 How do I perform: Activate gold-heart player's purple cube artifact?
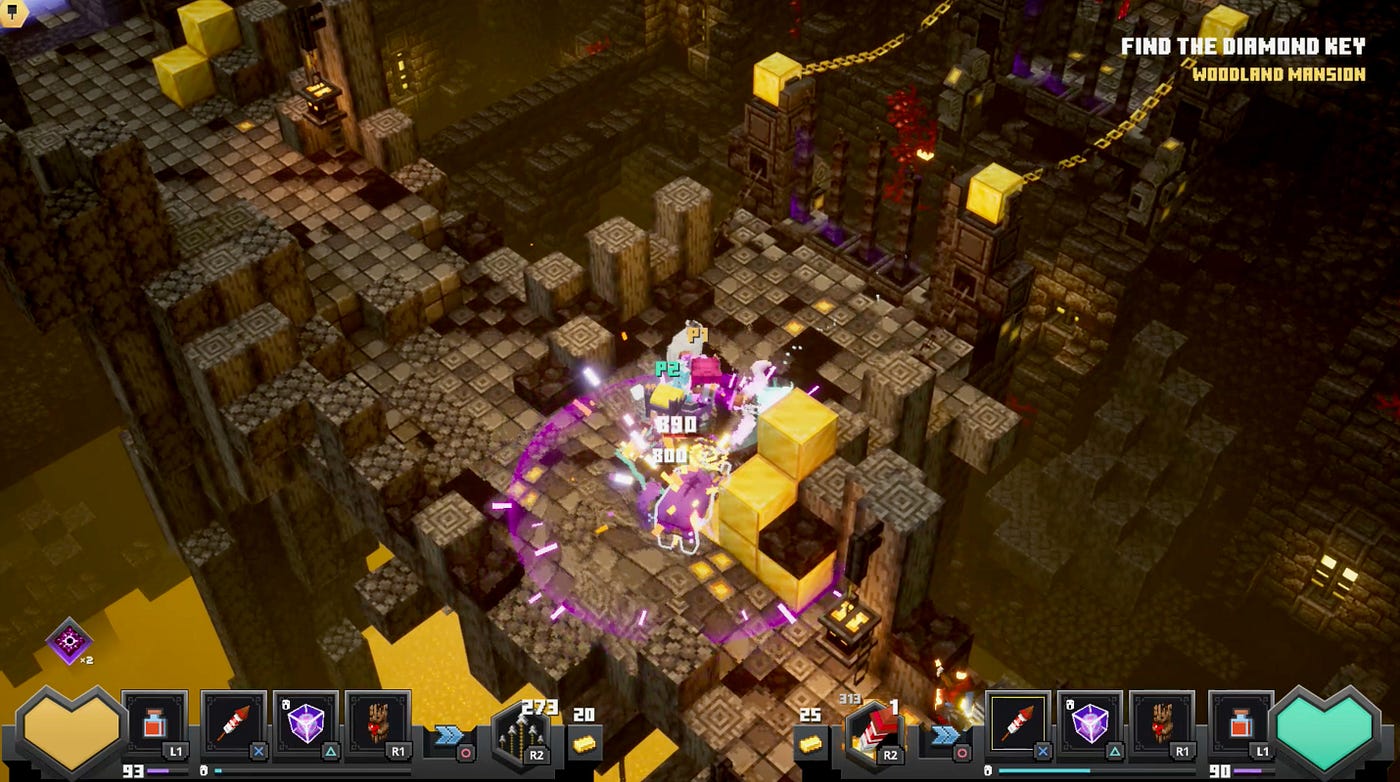[306, 723]
